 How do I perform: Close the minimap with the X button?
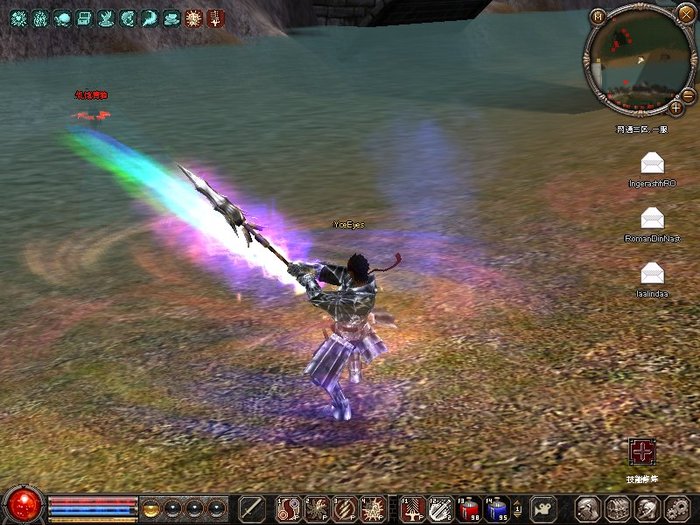click(x=684, y=14)
